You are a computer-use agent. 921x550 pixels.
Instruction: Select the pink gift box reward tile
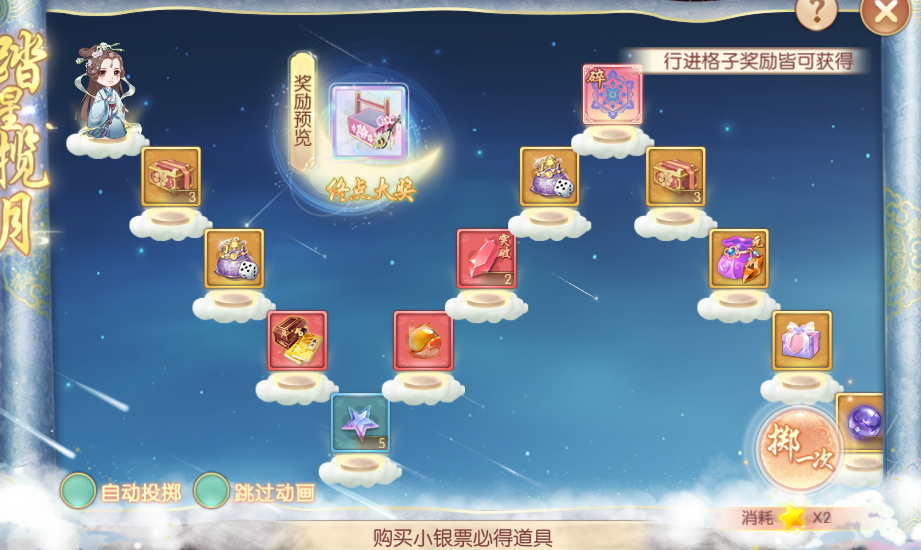[x=801, y=340]
